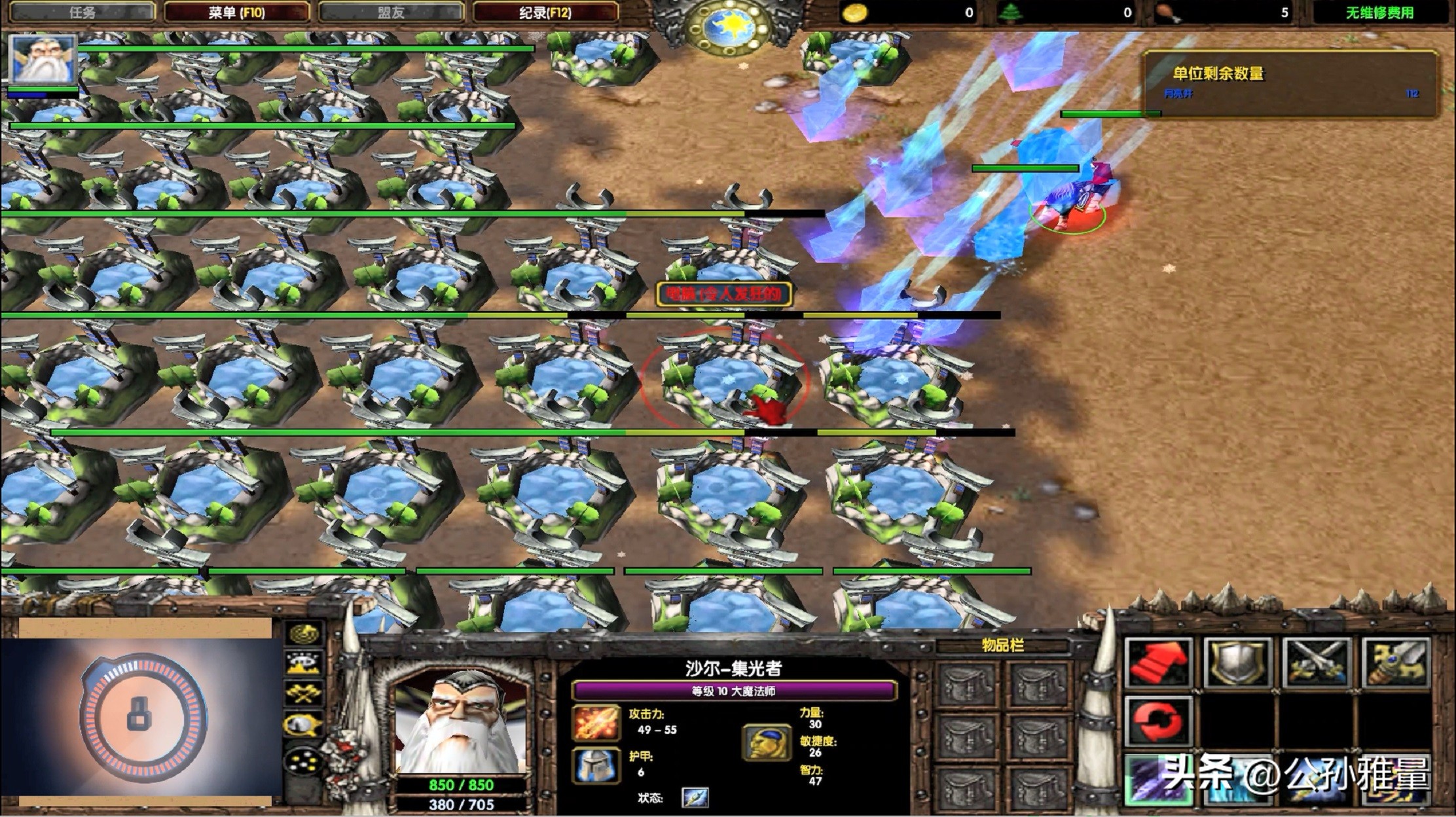Image resolution: width=1456 pixels, height=817 pixels.
Task: Toggle minimap terrain display button
Action: pos(304,664)
